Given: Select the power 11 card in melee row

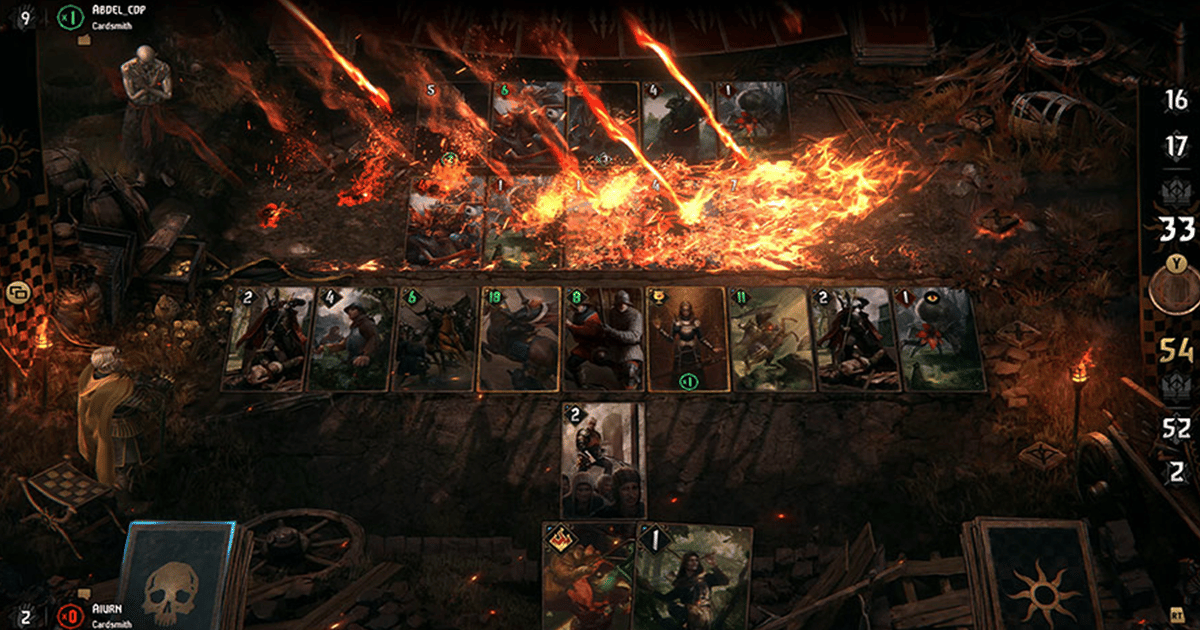Looking at the screenshot, I should coord(769,339).
